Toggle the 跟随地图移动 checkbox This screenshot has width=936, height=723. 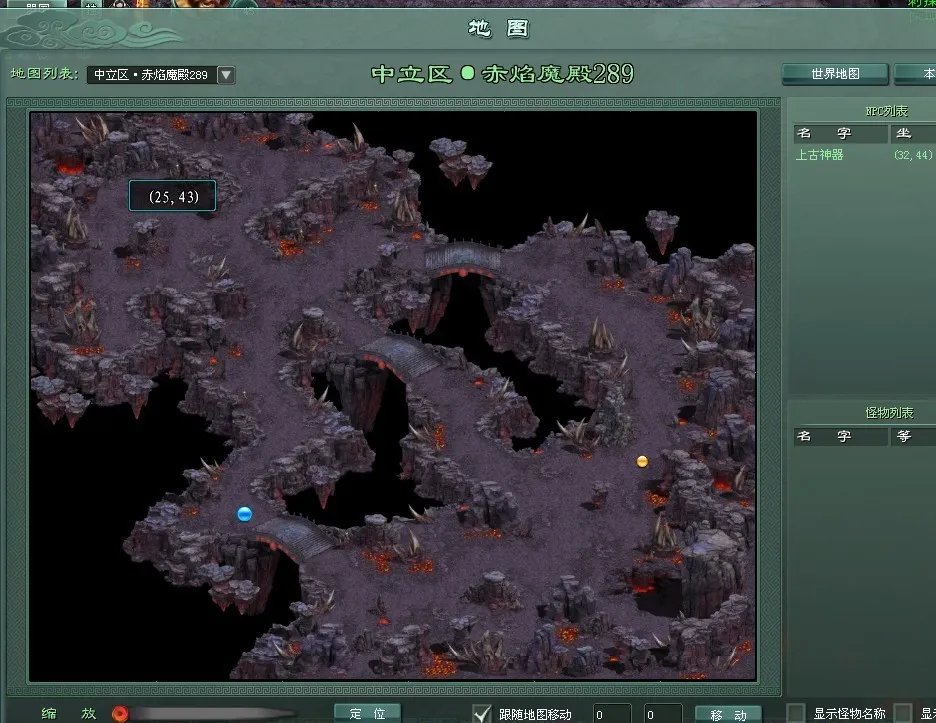pos(482,713)
